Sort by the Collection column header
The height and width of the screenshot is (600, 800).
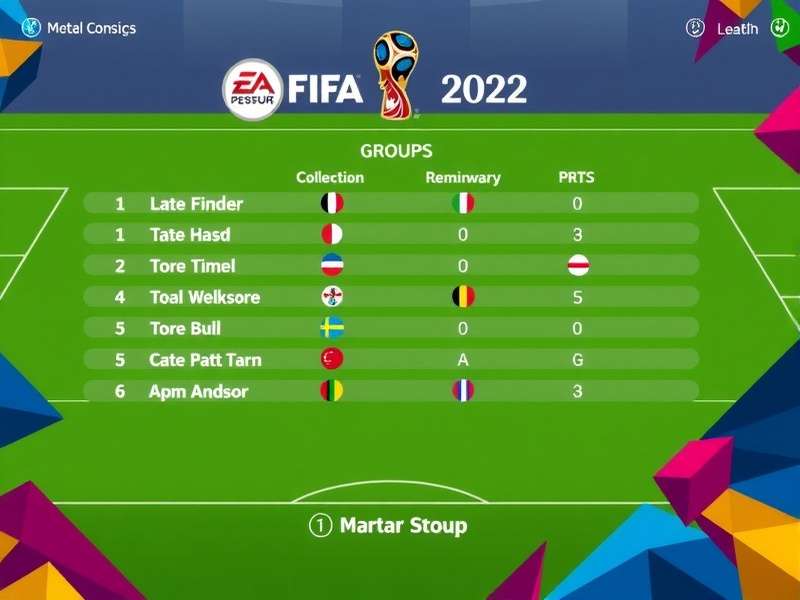click(x=330, y=178)
